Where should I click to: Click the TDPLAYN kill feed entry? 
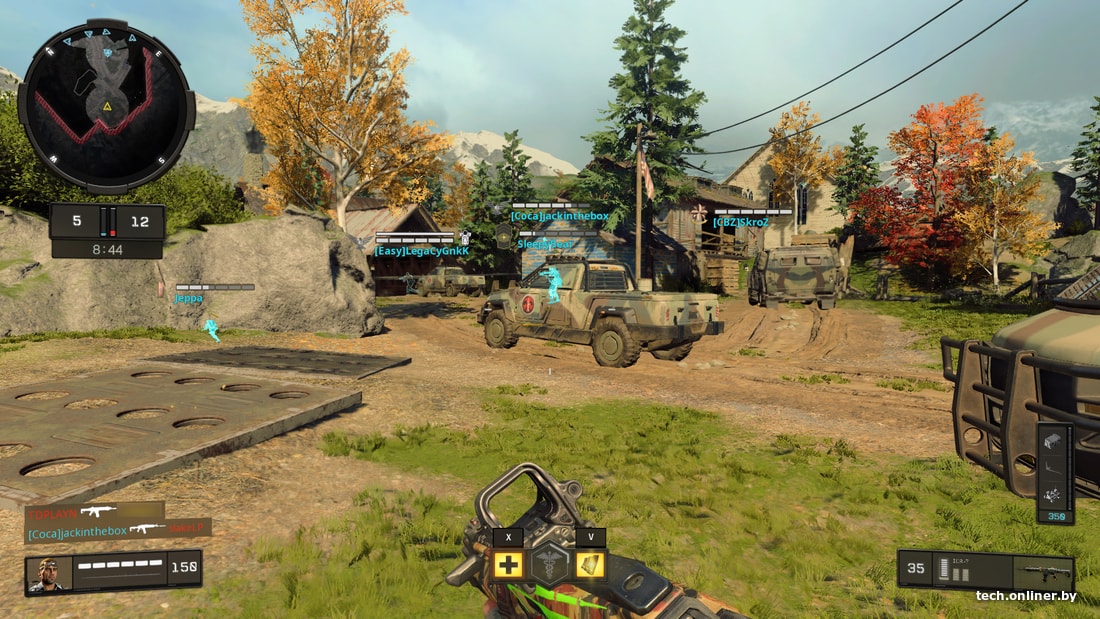point(52,514)
